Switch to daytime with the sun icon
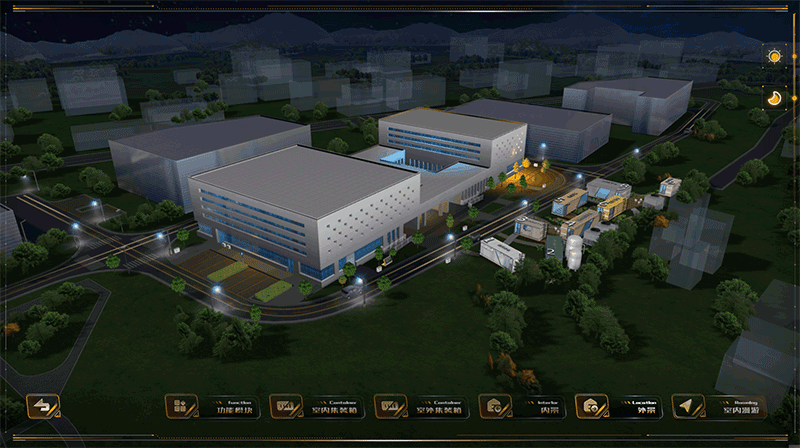Image resolution: width=800 pixels, height=448 pixels. pyautogui.click(x=774, y=56)
